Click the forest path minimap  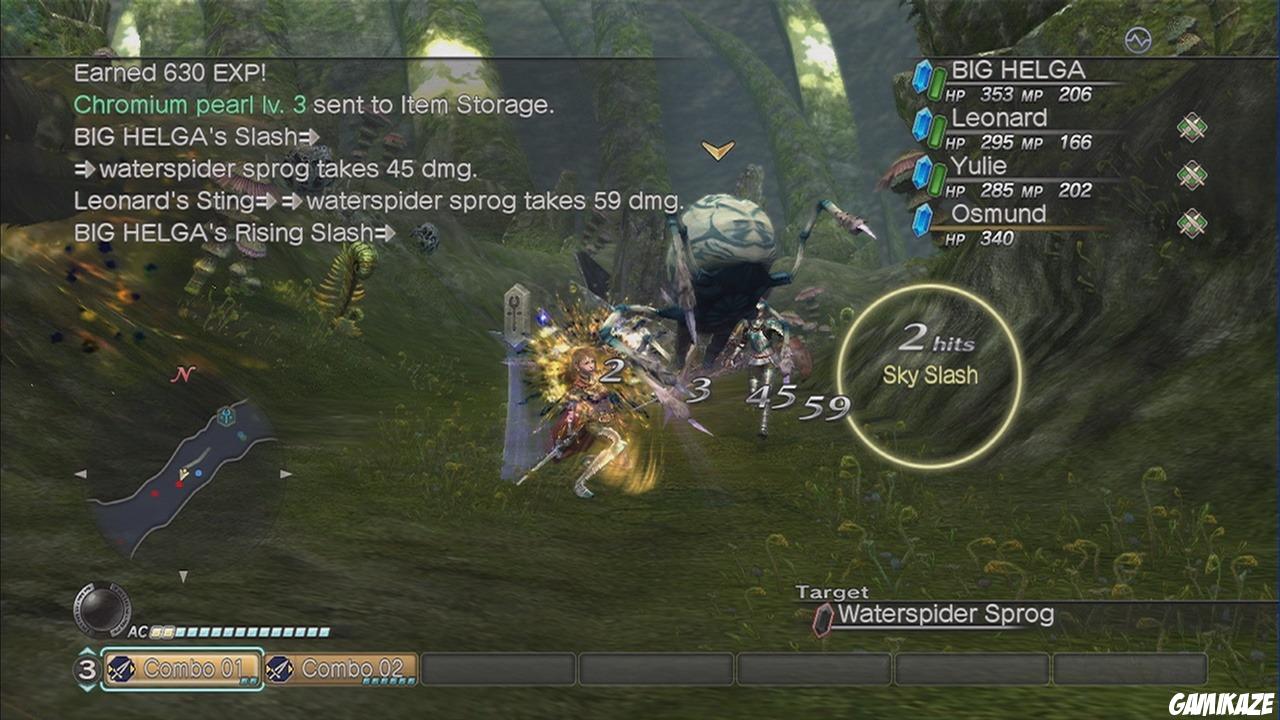185,473
